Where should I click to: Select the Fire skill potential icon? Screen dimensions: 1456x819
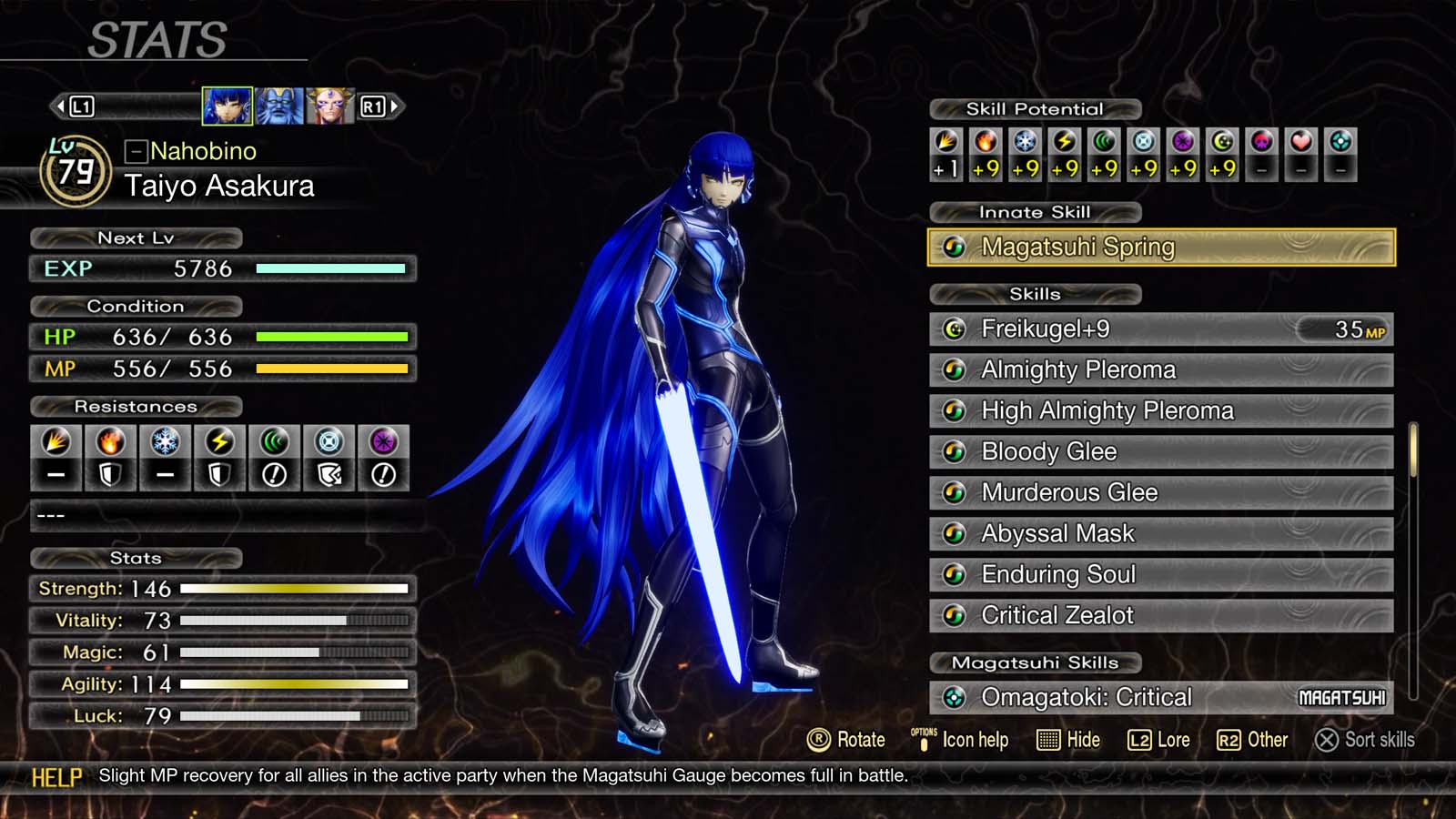pyautogui.click(x=987, y=143)
